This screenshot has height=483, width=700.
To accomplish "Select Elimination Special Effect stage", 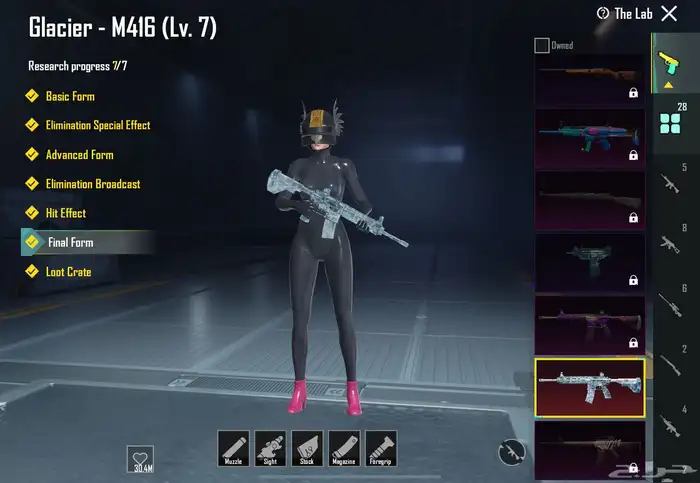I will 97,125.
